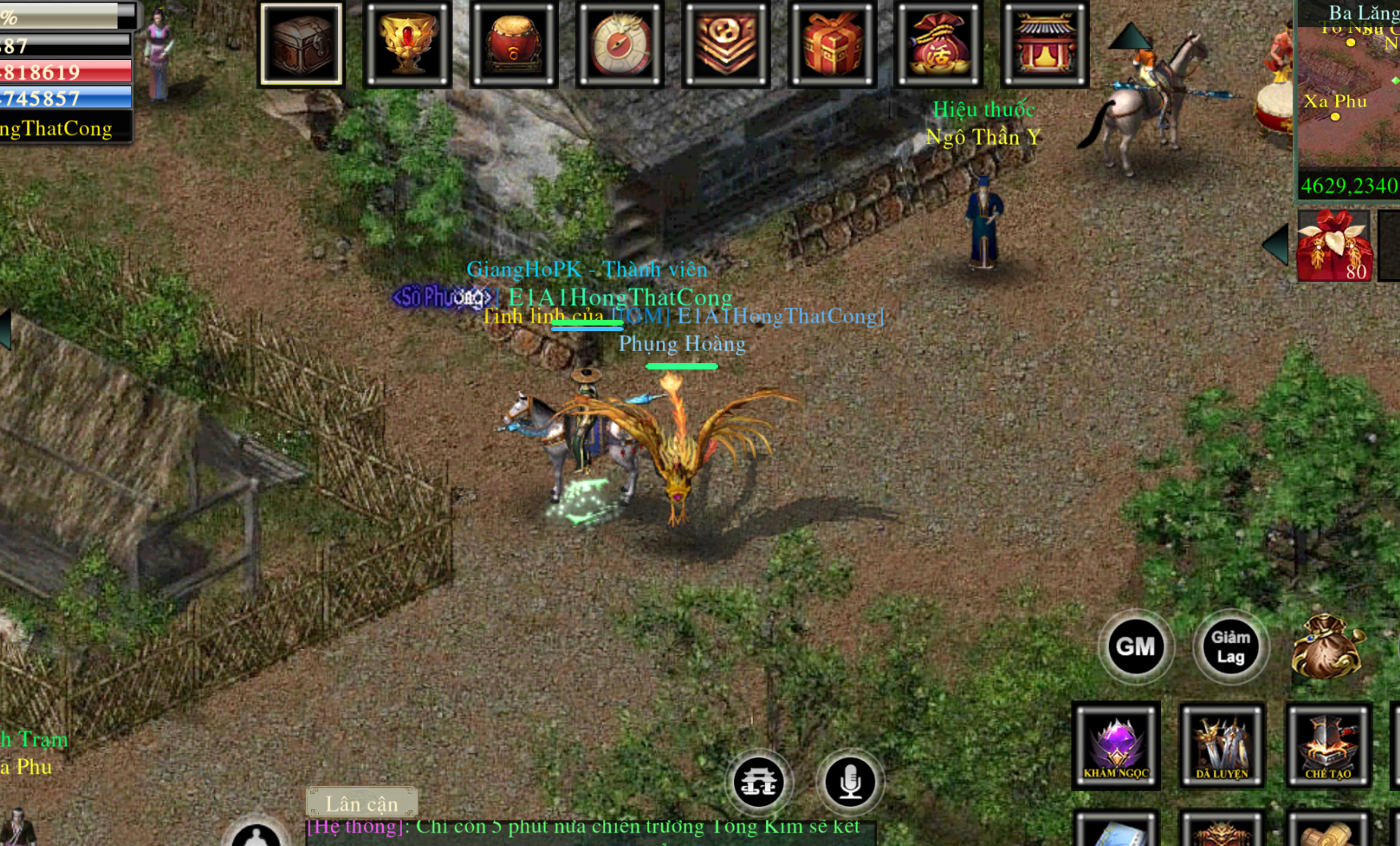Open the round compass disc icon
Screen dimensions: 1400x846
click(620, 44)
